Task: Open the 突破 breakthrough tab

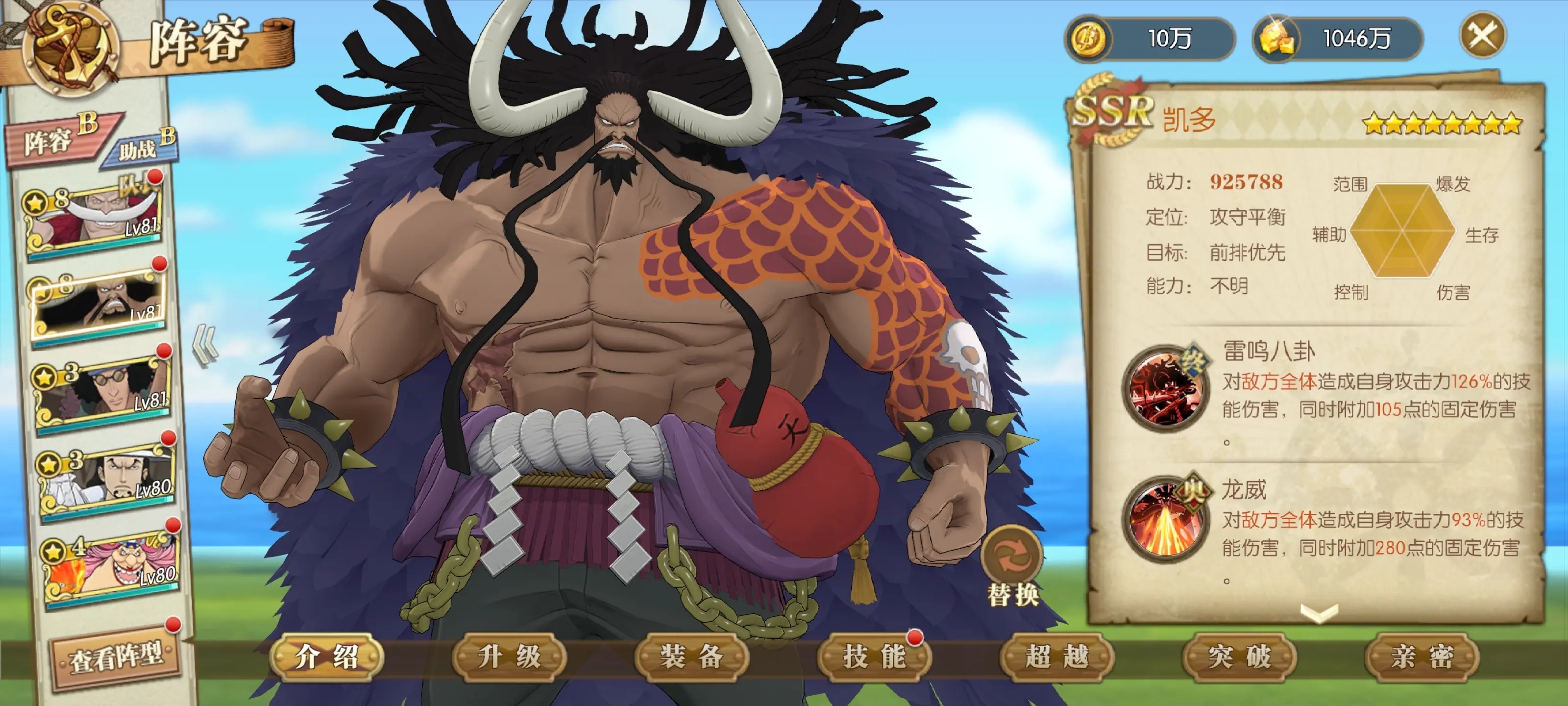Action: click(x=1240, y=656)
